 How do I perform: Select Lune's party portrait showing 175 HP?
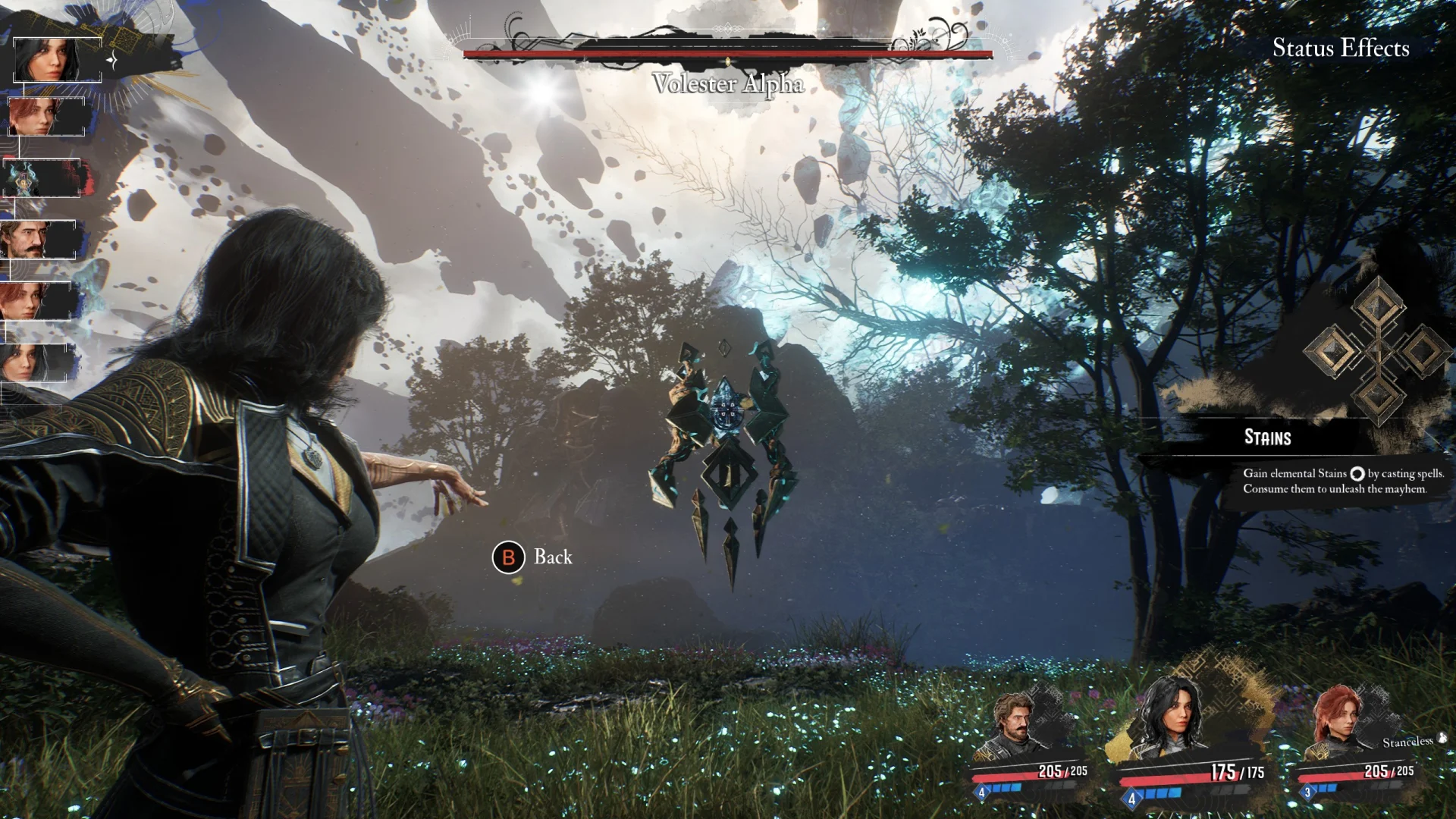click(1172, 720)
